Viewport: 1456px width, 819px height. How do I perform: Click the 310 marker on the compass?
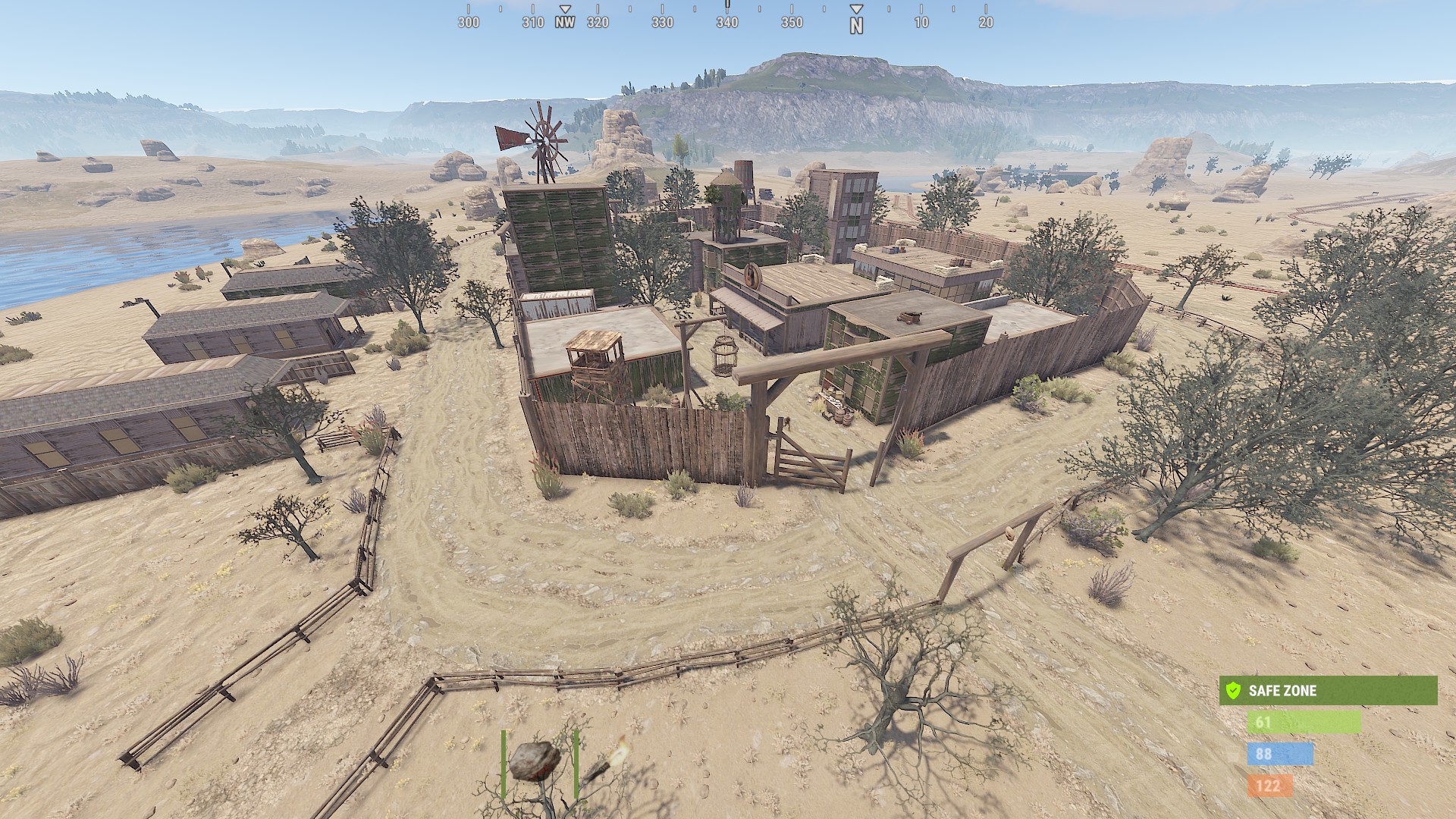533,23
